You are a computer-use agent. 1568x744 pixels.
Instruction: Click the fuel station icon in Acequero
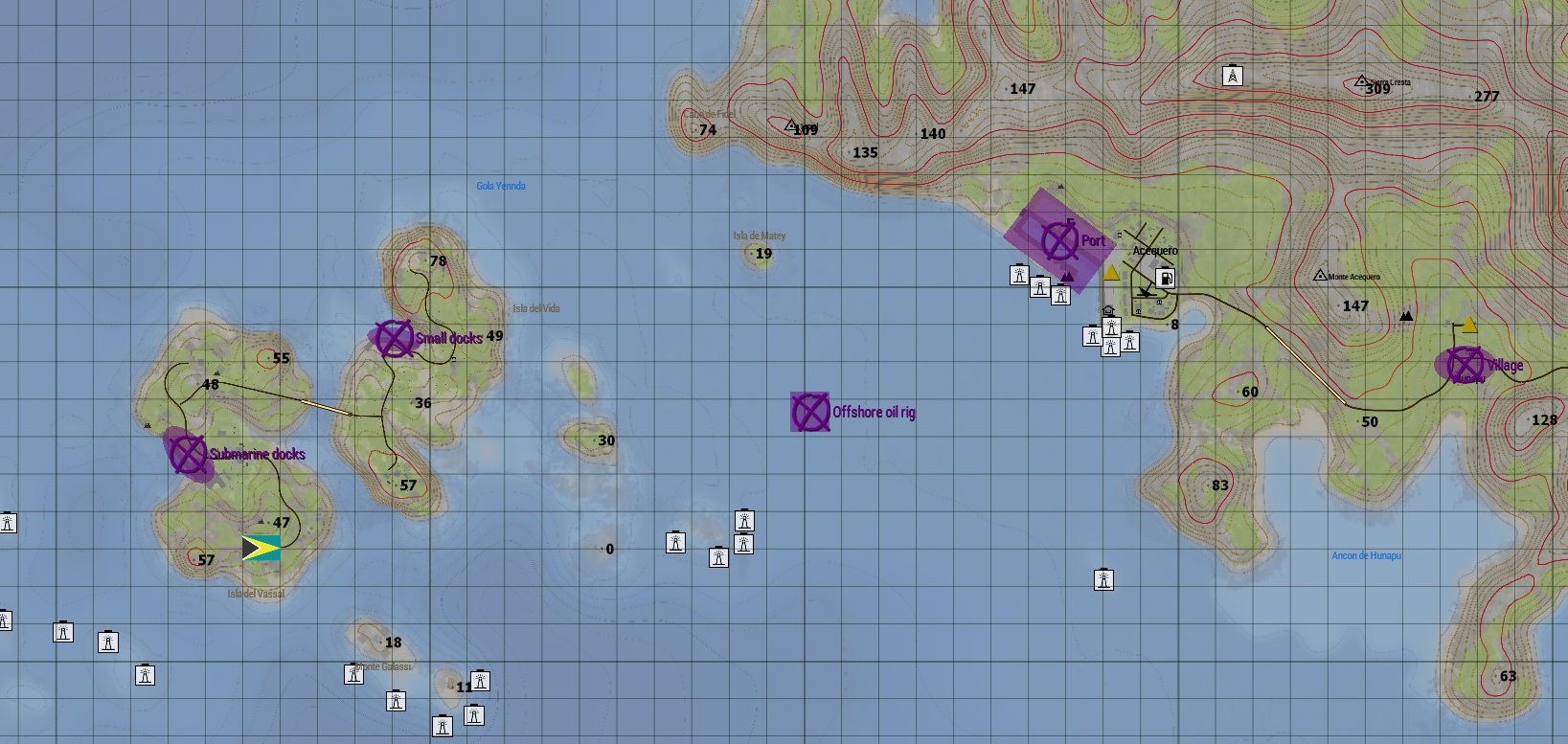pos(1166,278)
